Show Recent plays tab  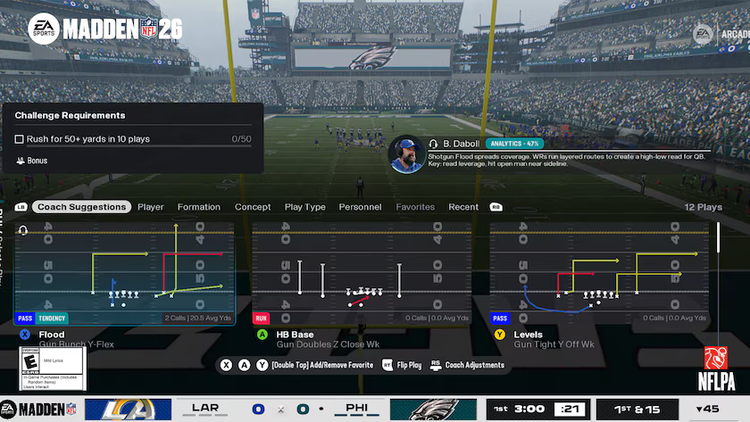point(463,207)
